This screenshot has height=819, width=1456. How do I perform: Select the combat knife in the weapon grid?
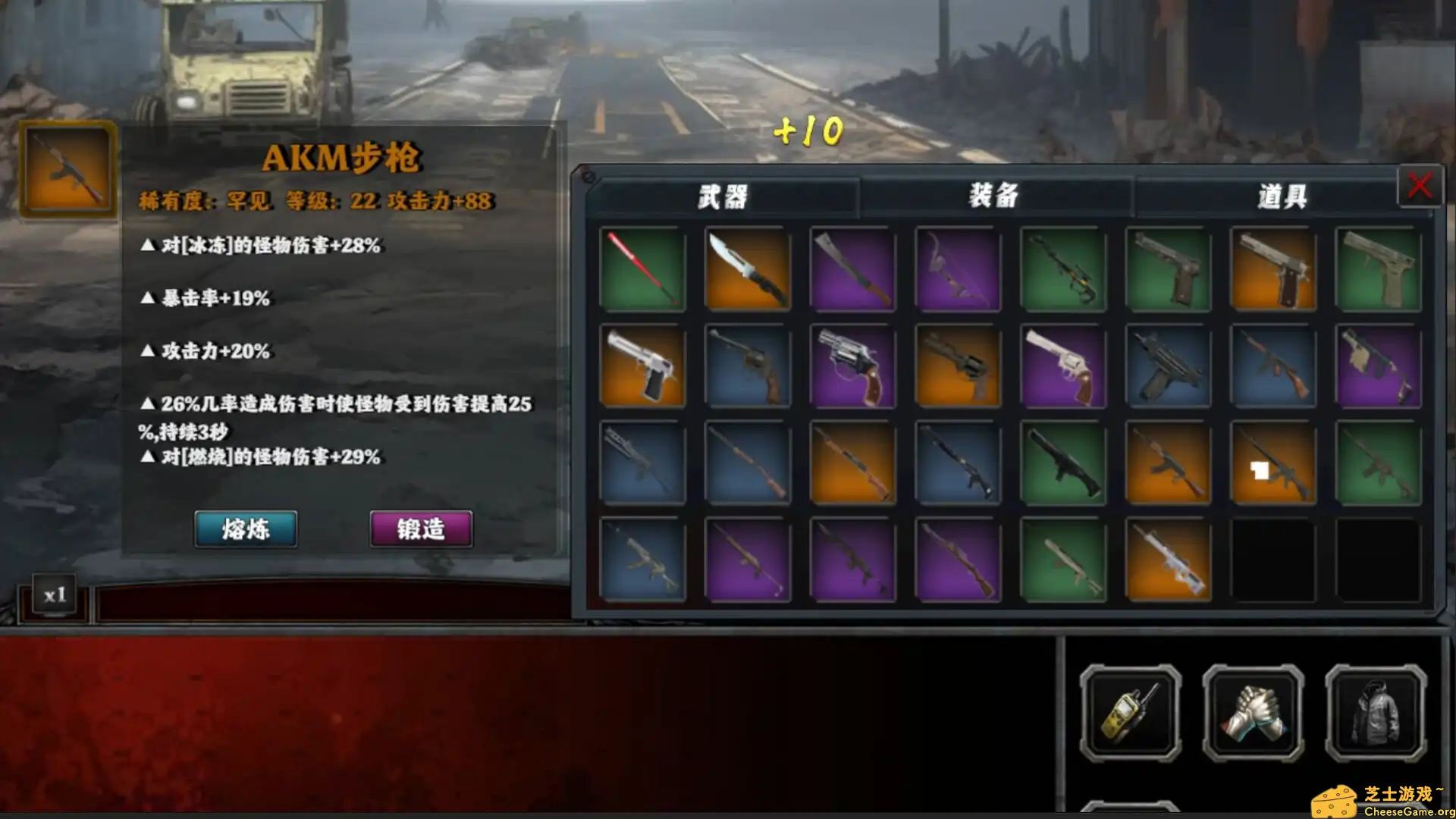747,269
